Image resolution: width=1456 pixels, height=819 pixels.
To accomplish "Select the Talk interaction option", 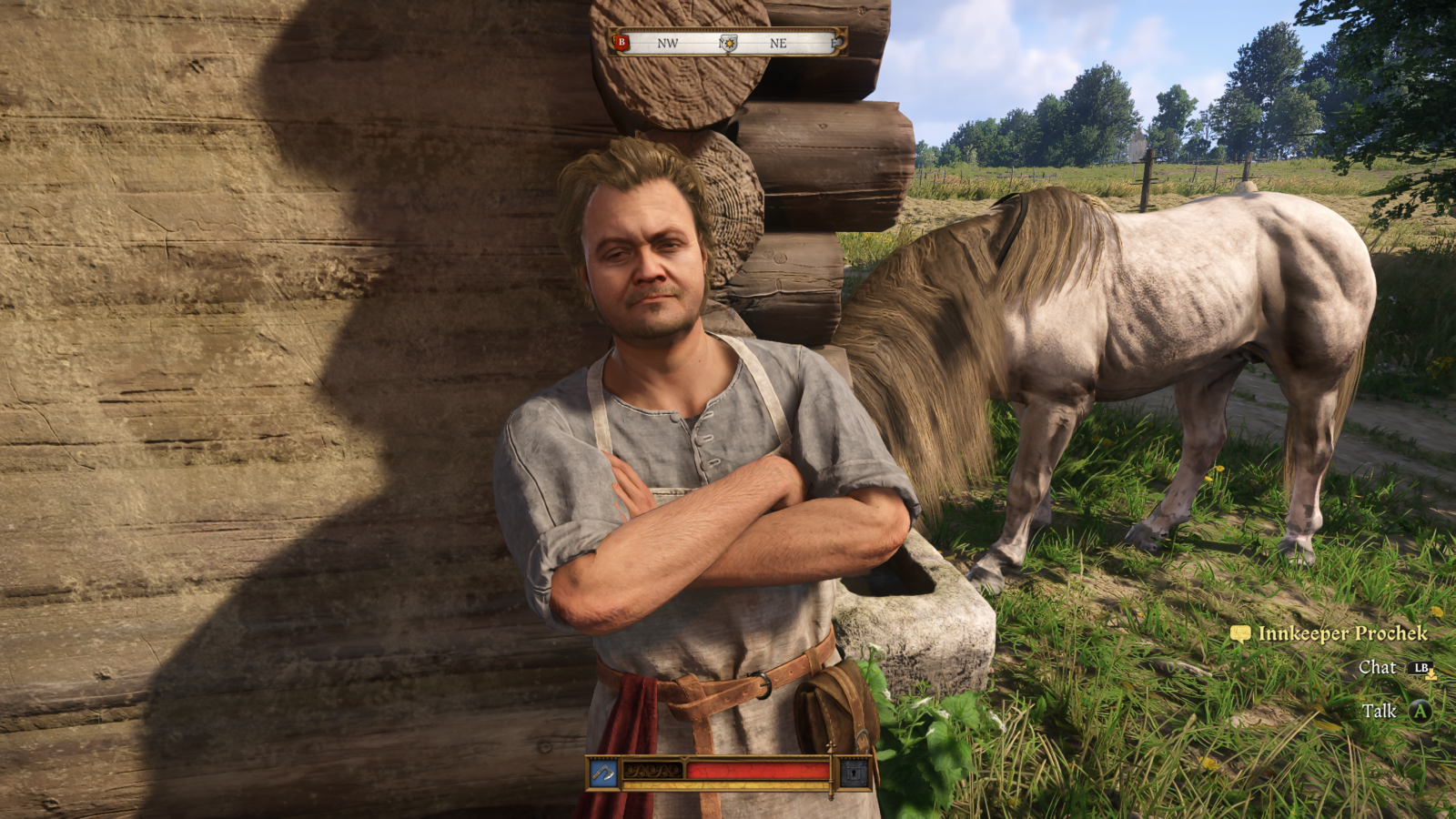I will pyautogui.click(x=1380, y=711).
